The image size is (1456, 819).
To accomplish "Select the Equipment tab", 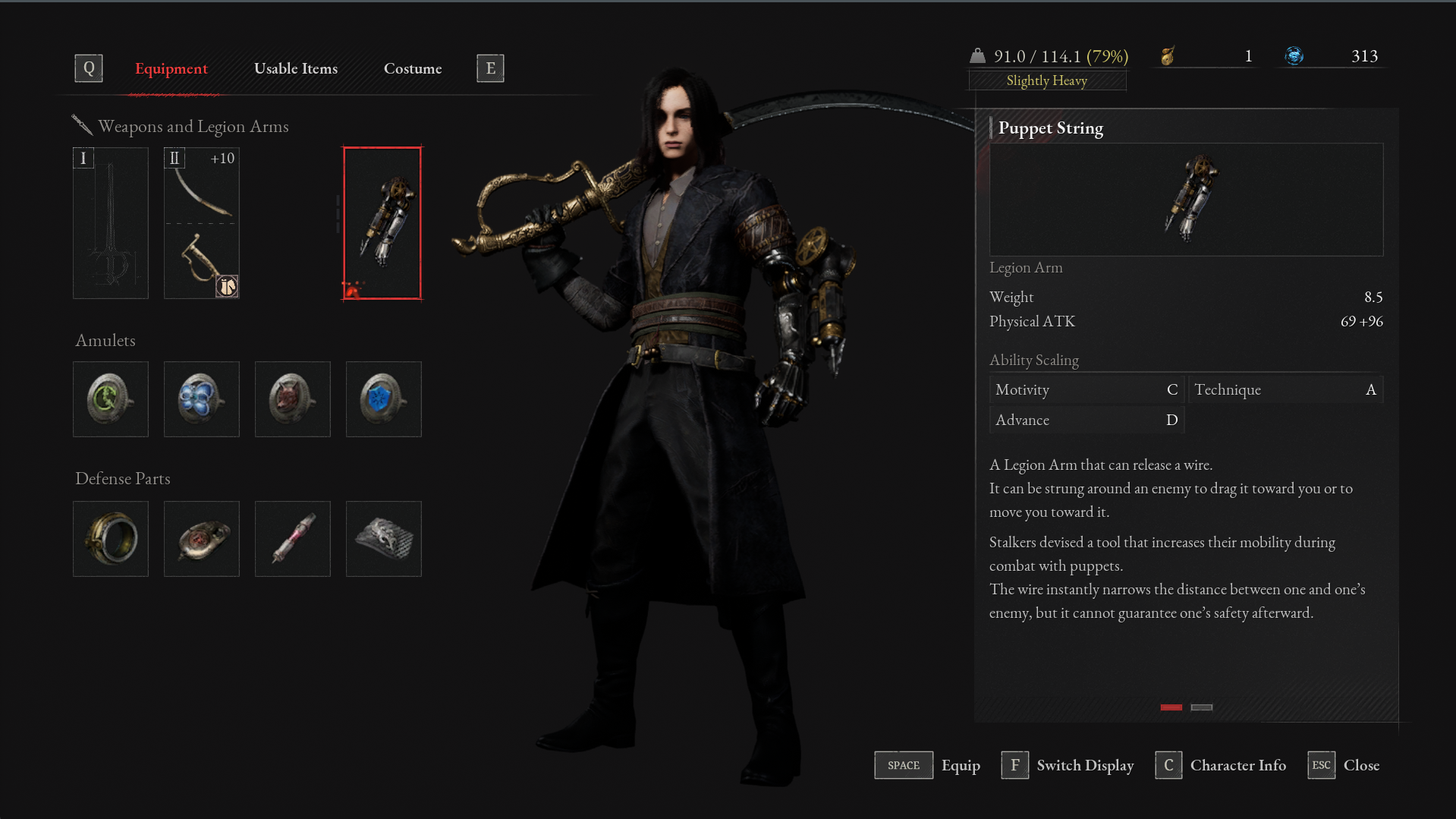I will pyautogui.click(x=171, y=68).
